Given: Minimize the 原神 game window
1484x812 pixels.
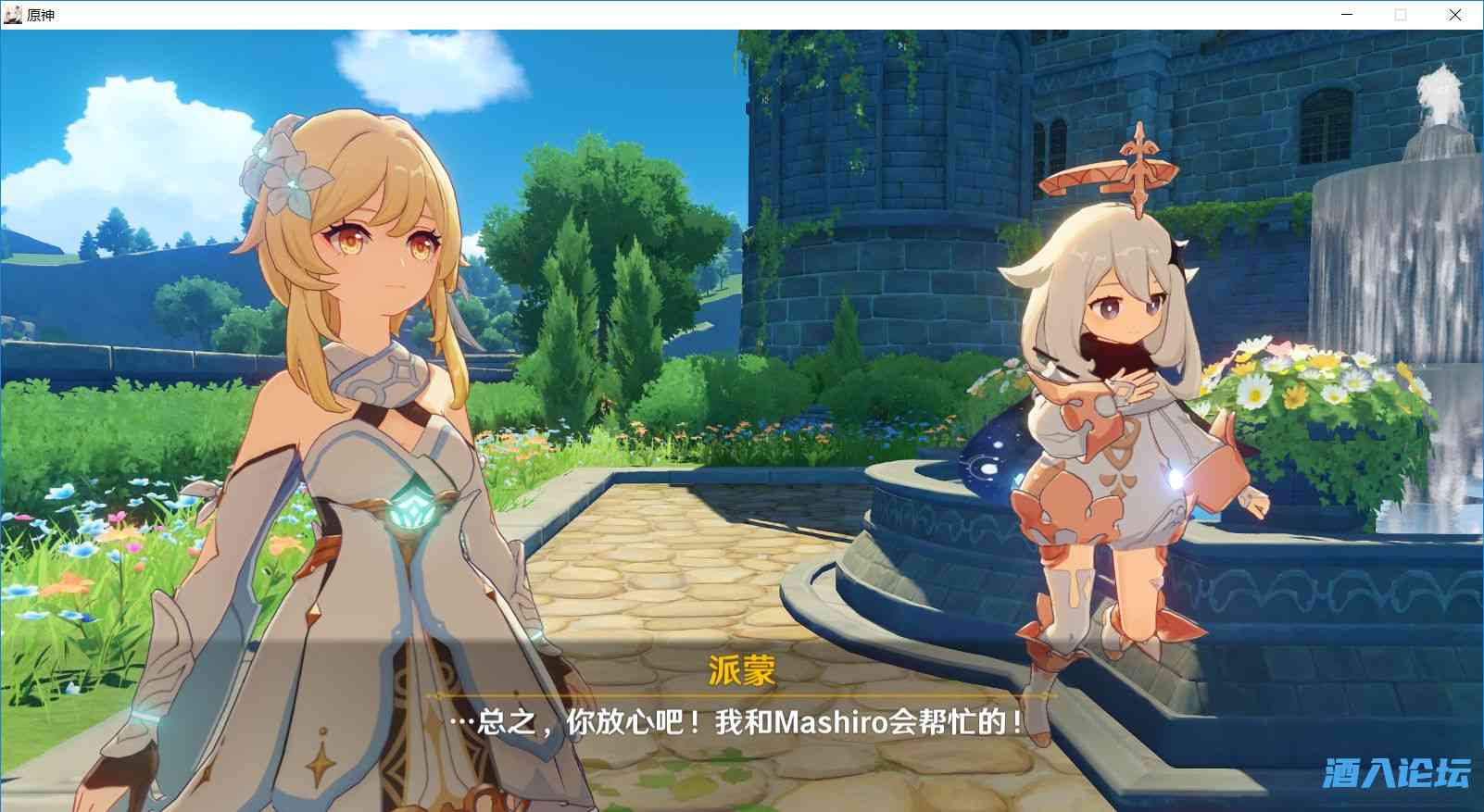Looking at the screenshot, I should (x=1347, y=15).
